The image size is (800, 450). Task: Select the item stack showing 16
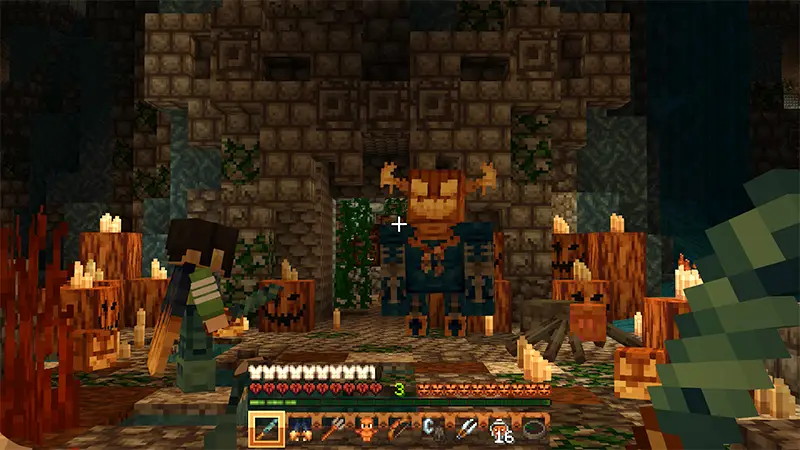coord(497,429)
